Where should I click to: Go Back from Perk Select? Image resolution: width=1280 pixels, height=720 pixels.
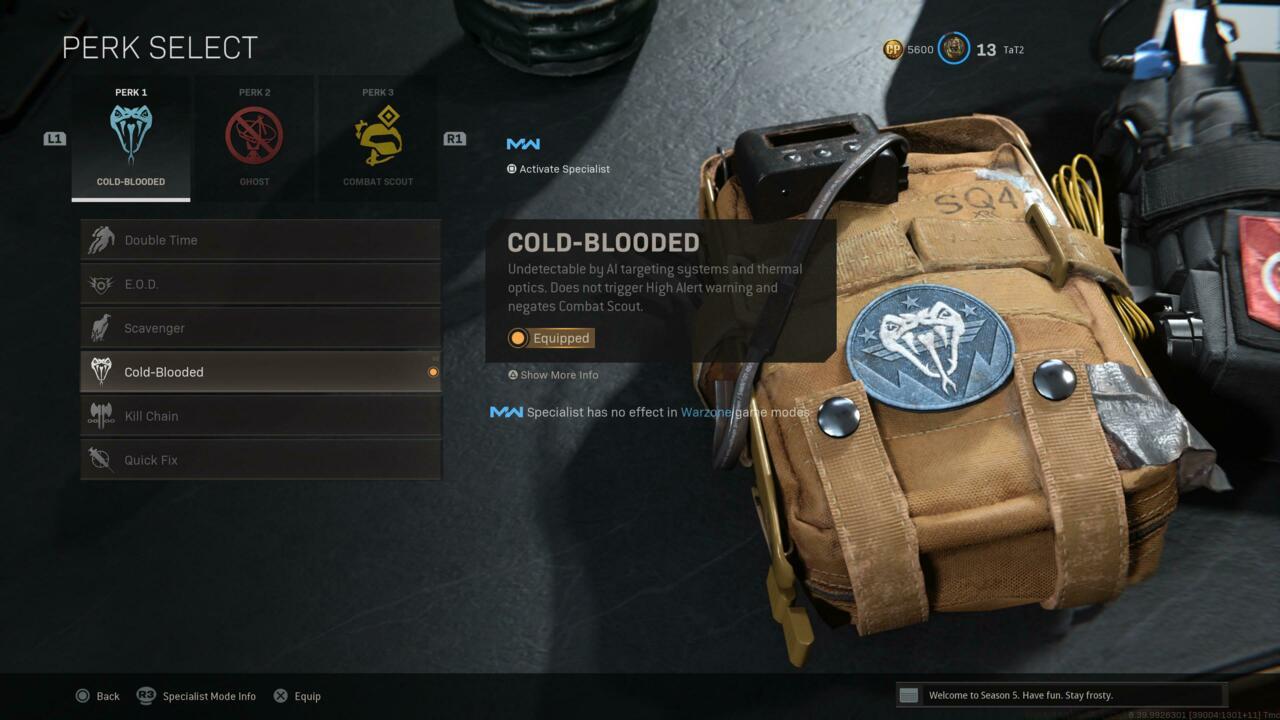click(98, 696)
